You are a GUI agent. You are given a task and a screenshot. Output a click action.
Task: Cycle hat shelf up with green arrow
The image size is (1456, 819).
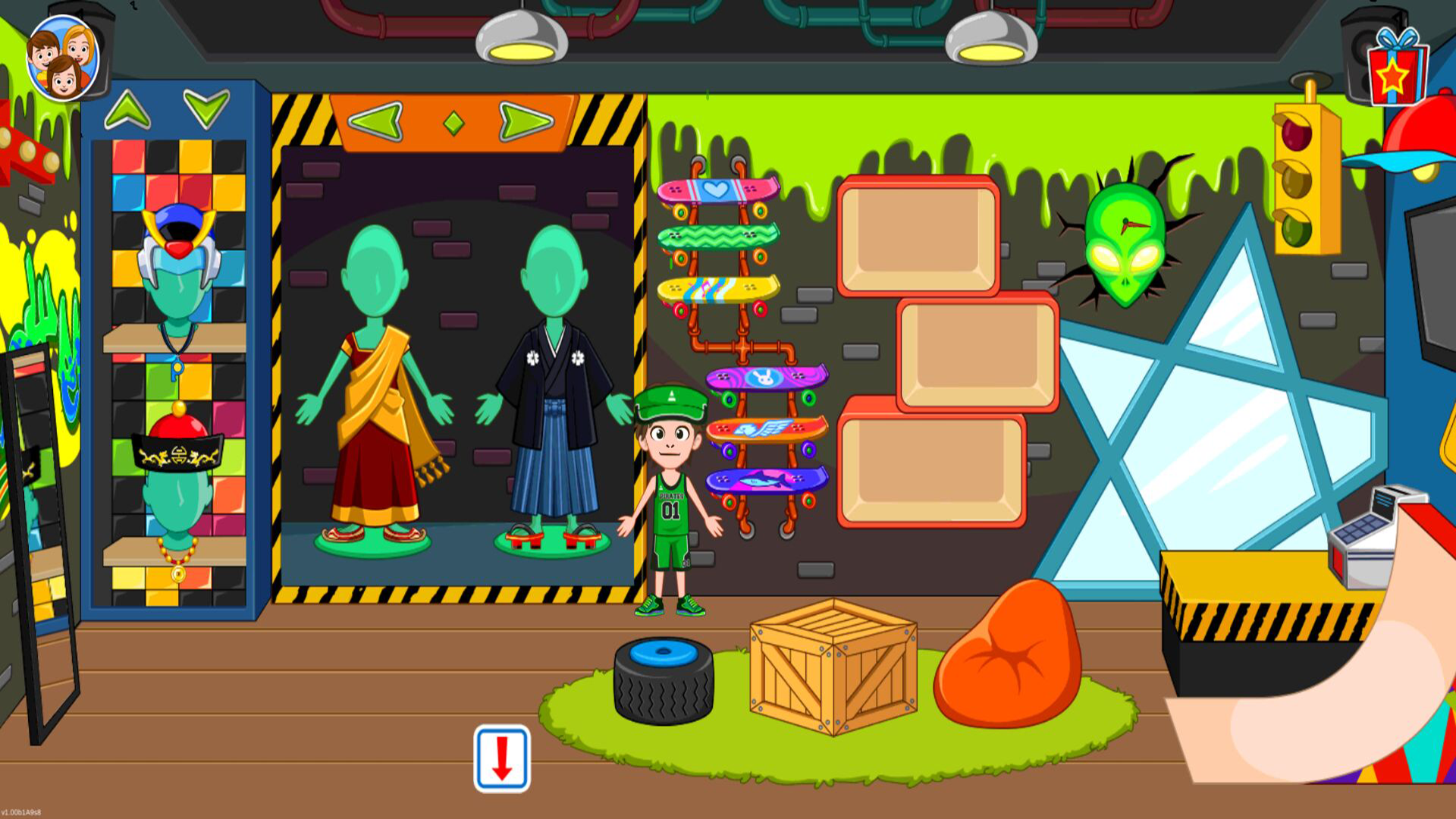pos(127,110)
